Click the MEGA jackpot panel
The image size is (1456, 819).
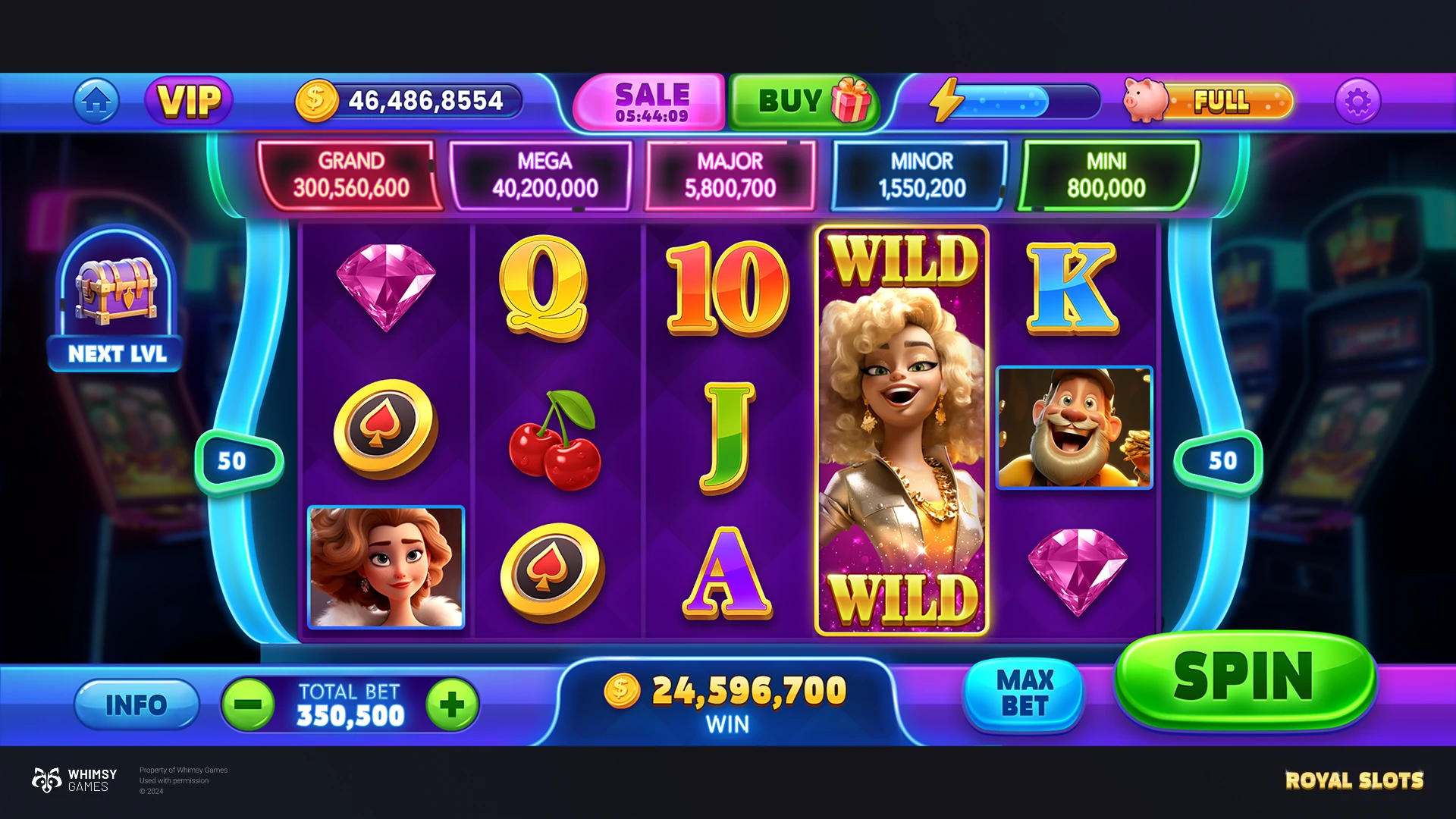[x=543, y=175]
